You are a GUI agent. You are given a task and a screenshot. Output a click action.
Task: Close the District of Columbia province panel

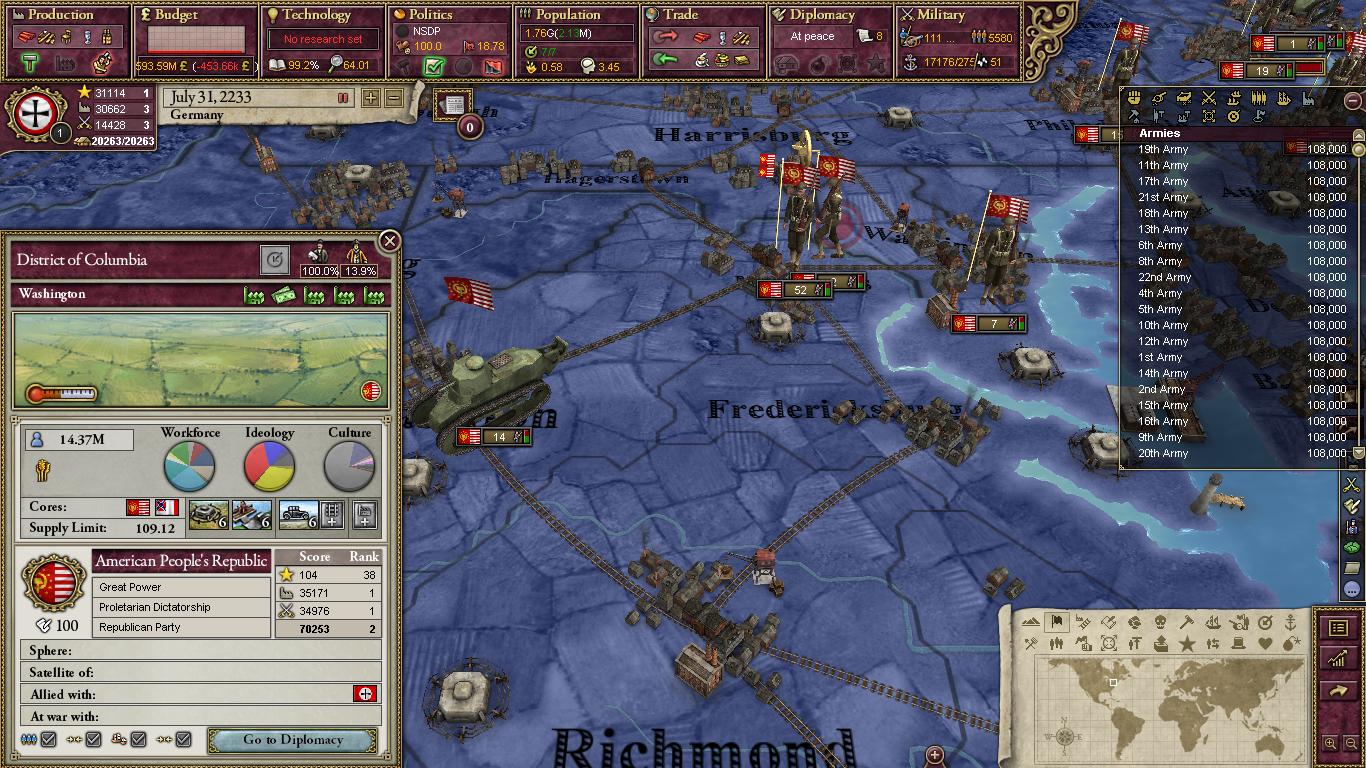(390, 241)
